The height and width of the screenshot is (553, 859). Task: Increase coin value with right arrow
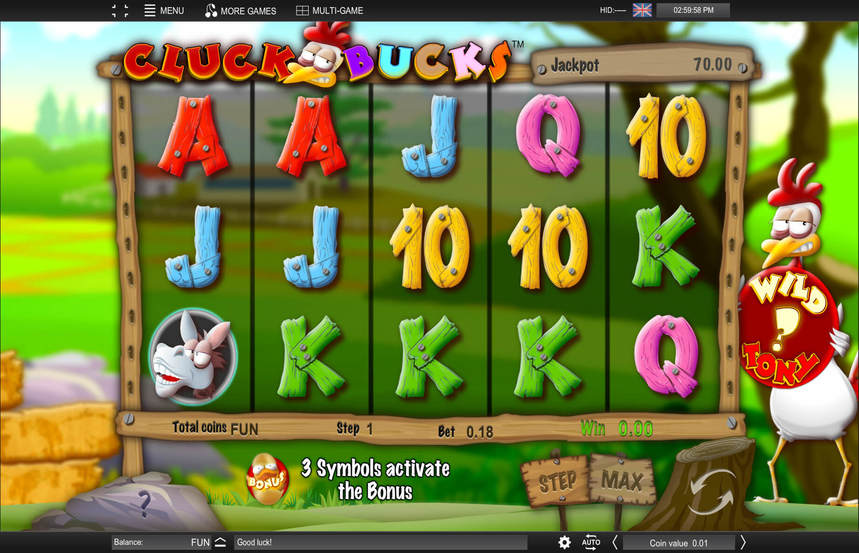click(743, 542)
